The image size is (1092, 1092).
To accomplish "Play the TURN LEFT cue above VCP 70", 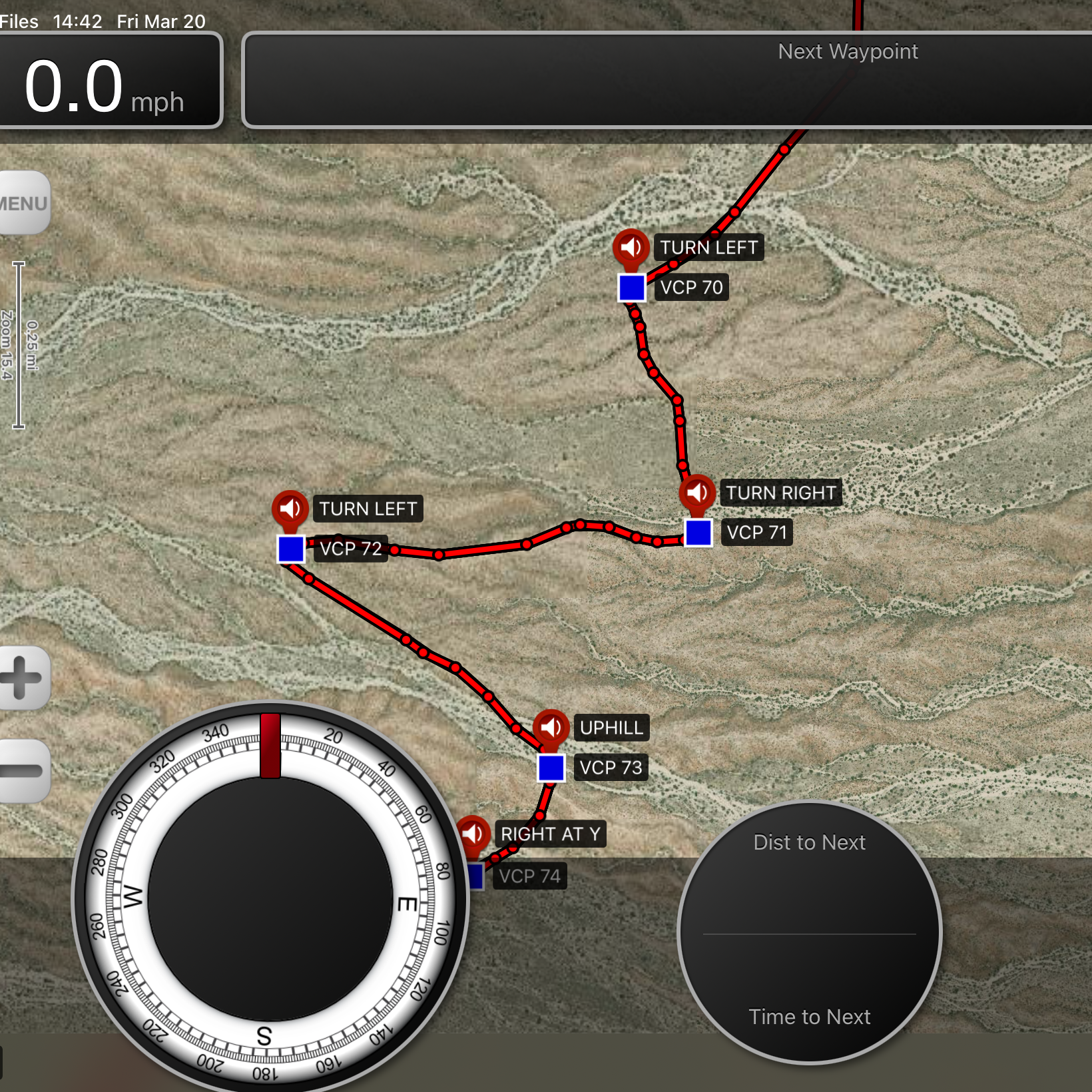I will (x=631, y=248).
